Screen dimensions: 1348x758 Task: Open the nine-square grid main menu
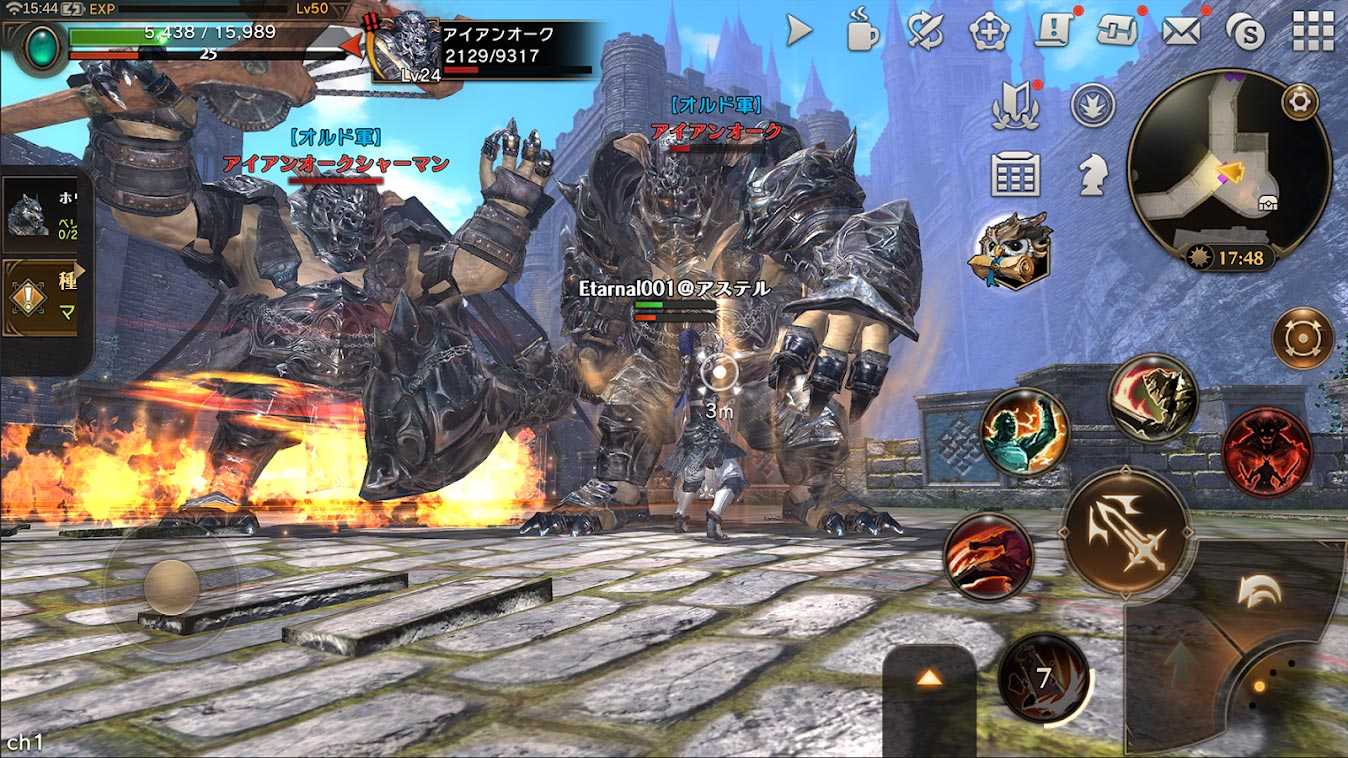point(1313,31)
